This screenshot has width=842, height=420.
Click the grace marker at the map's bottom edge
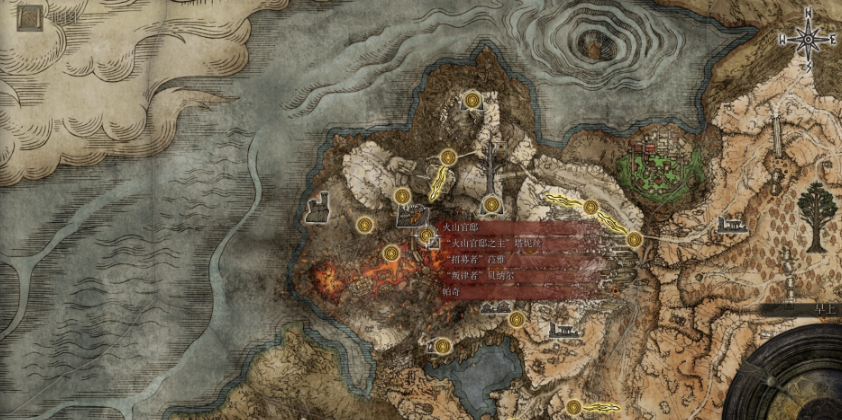[573, 406]
